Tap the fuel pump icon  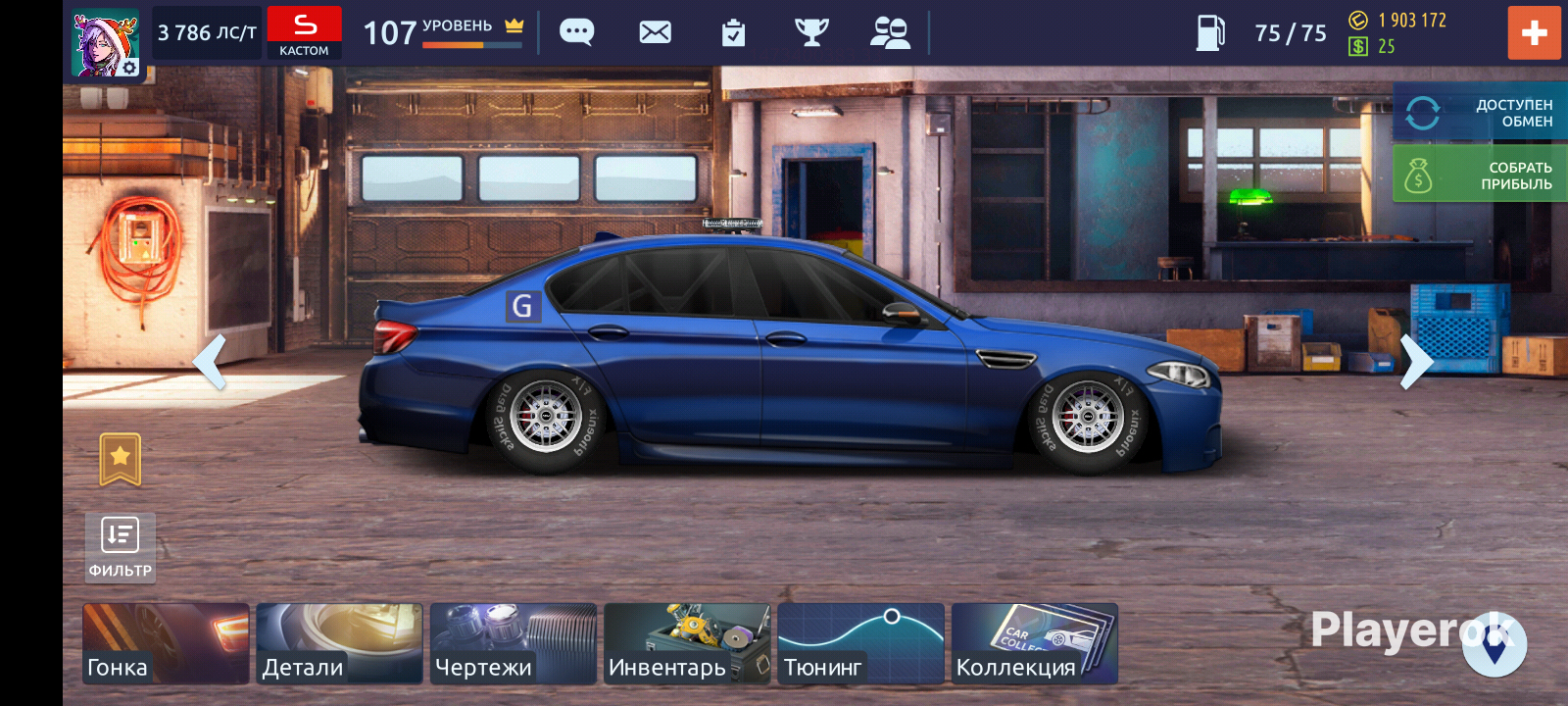pyautogui.click(x=1210, y=32)
